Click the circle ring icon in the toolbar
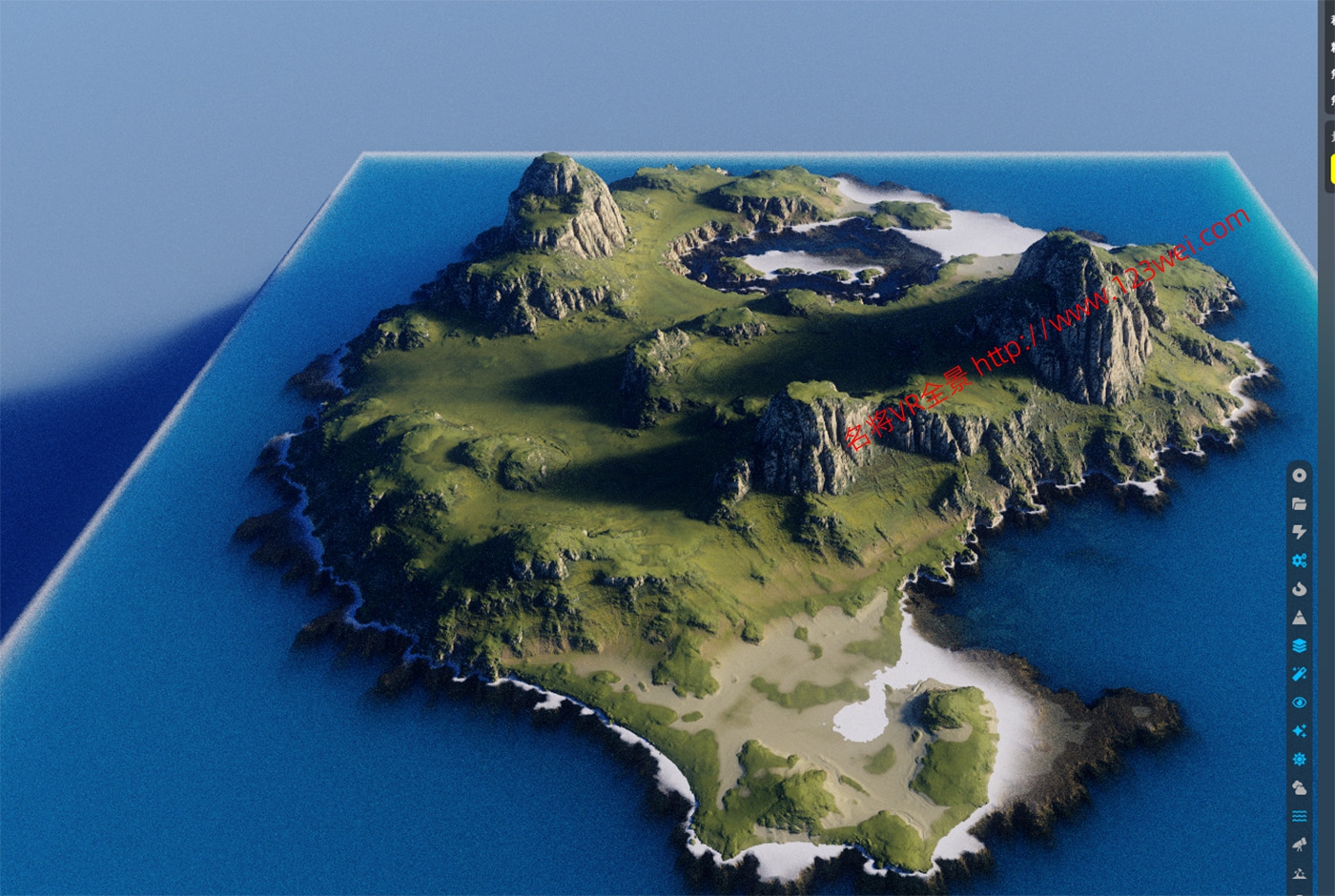Viewport: 1335px width, 896px height. pyautogui.click(x=1299, y=475)
